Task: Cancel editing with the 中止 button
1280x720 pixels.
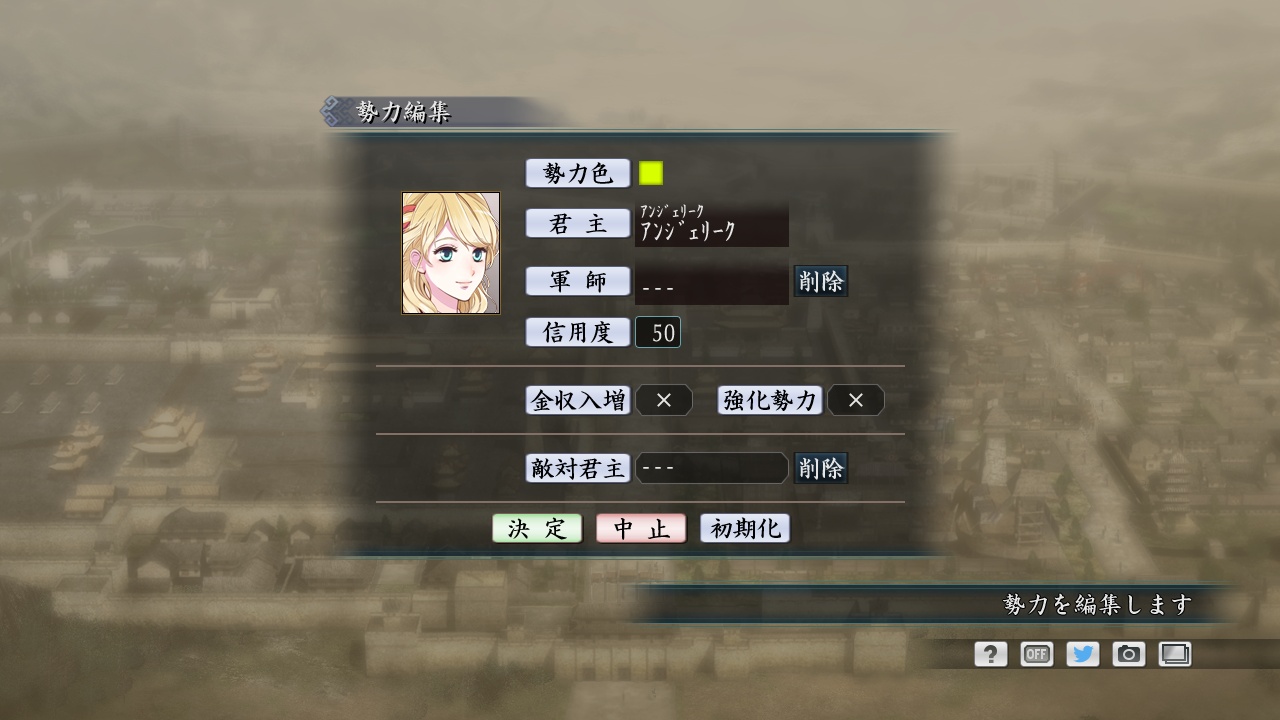Action: pyautogui.click(x=640, y=528)
